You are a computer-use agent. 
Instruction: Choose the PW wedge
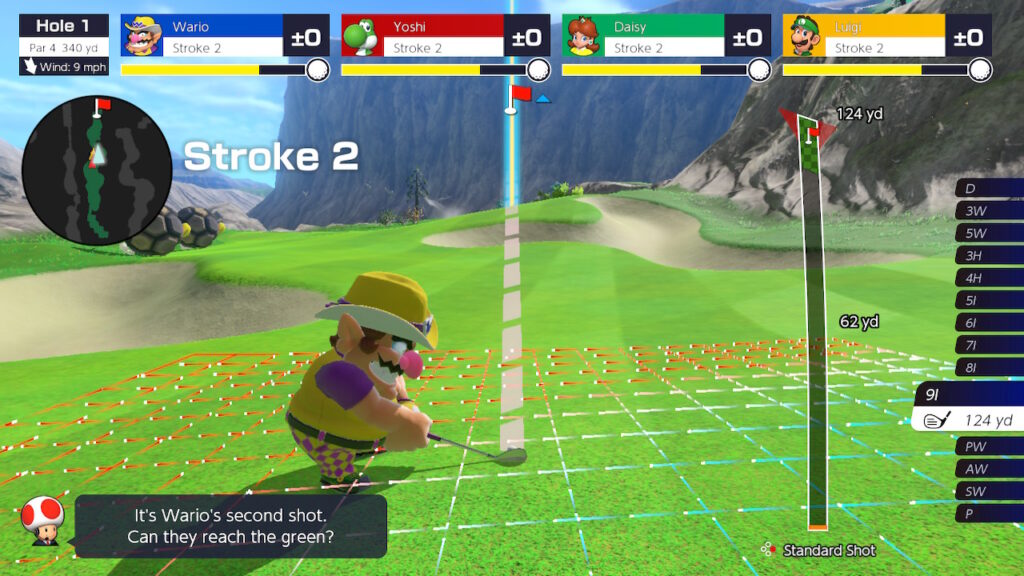click(x=988, y=447)
